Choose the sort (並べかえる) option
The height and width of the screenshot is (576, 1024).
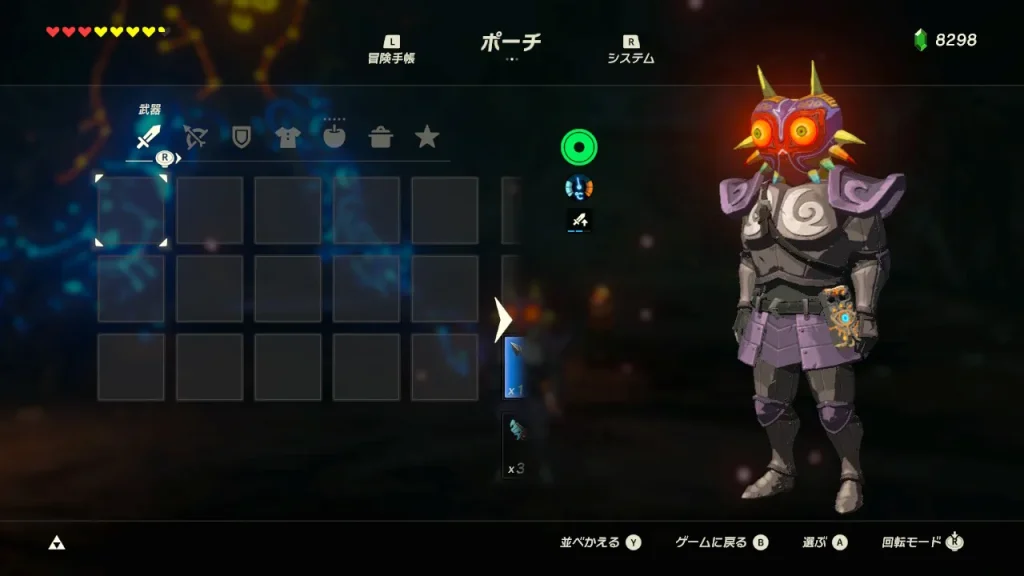(x=600, y=542)
